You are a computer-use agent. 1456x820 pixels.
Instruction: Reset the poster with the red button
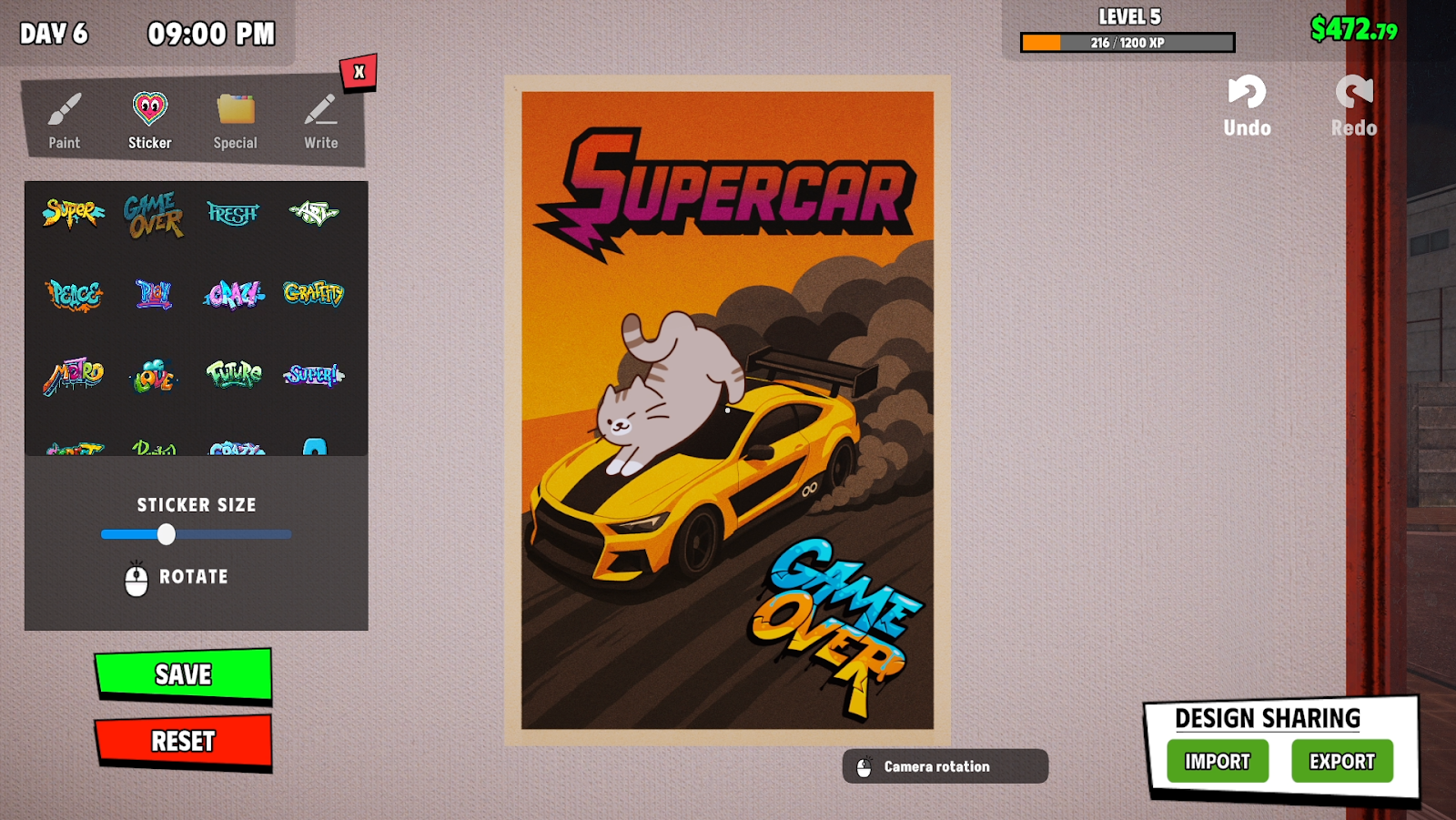tap(183, 741)
